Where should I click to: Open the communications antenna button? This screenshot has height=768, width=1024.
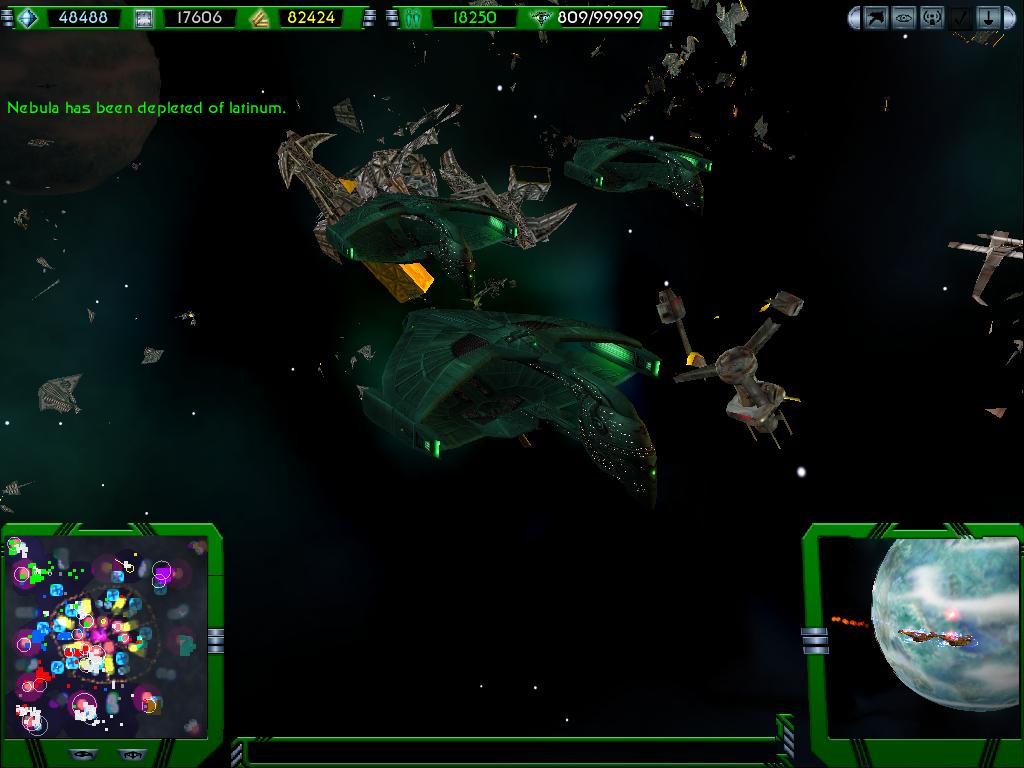point(932,17)
